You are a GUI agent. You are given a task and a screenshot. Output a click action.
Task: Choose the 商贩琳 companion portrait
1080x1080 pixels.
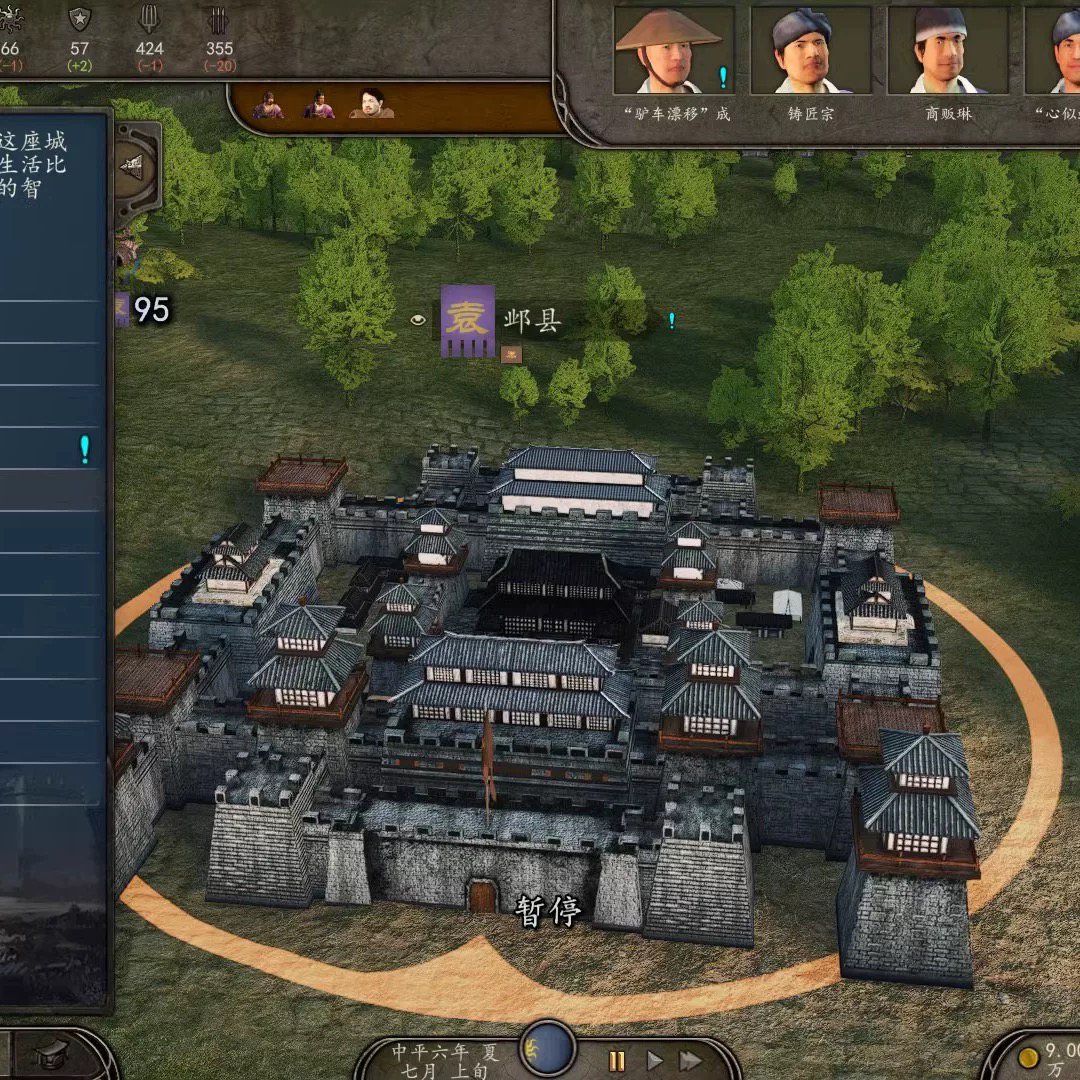tap(946, 50)
